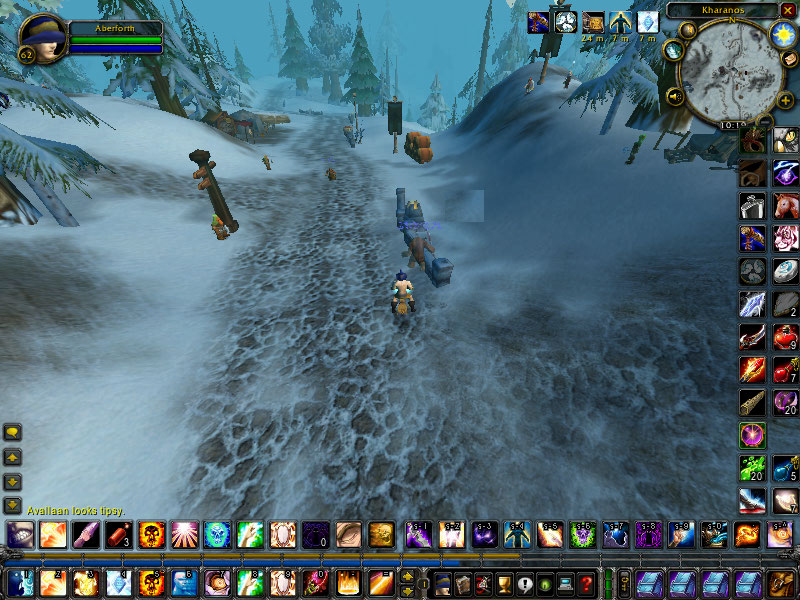Open the golden trophy achievements button
The height and width of the screenshot is (600, 800).
tap(504, 583)
